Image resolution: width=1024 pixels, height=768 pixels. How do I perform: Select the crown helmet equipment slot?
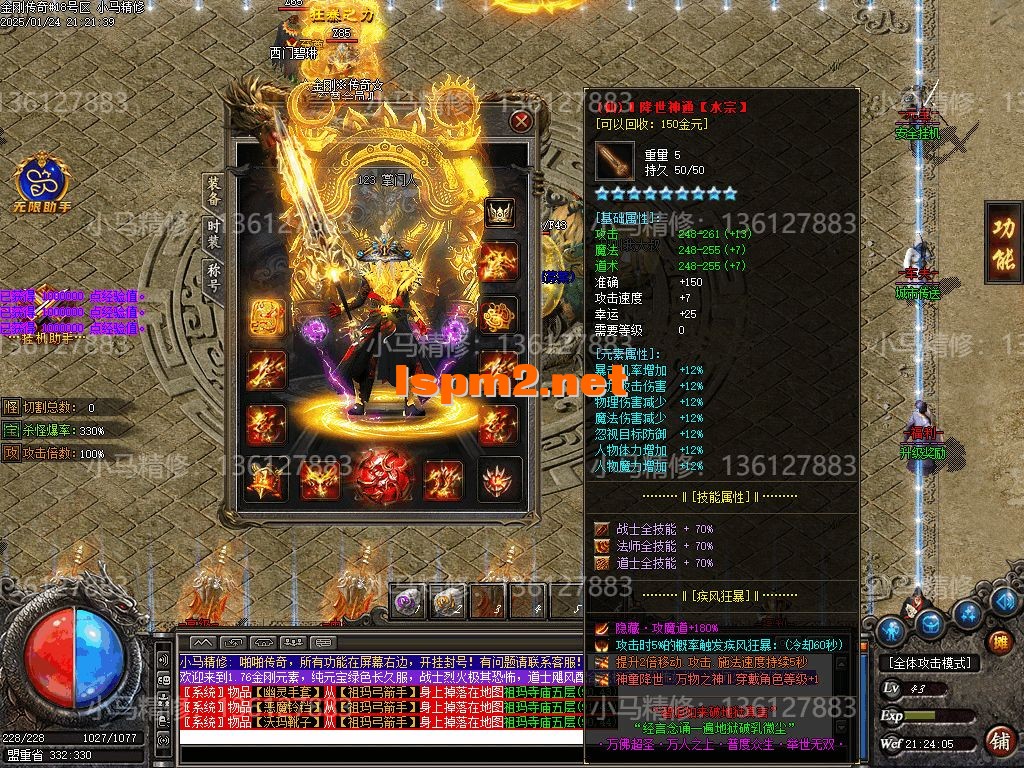pyautogui.click(x=499, y=212)
